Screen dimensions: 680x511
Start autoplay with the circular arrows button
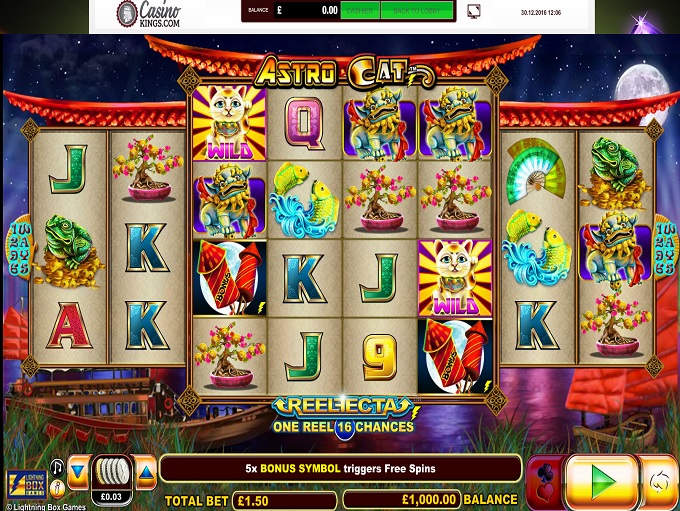point(661,482)
